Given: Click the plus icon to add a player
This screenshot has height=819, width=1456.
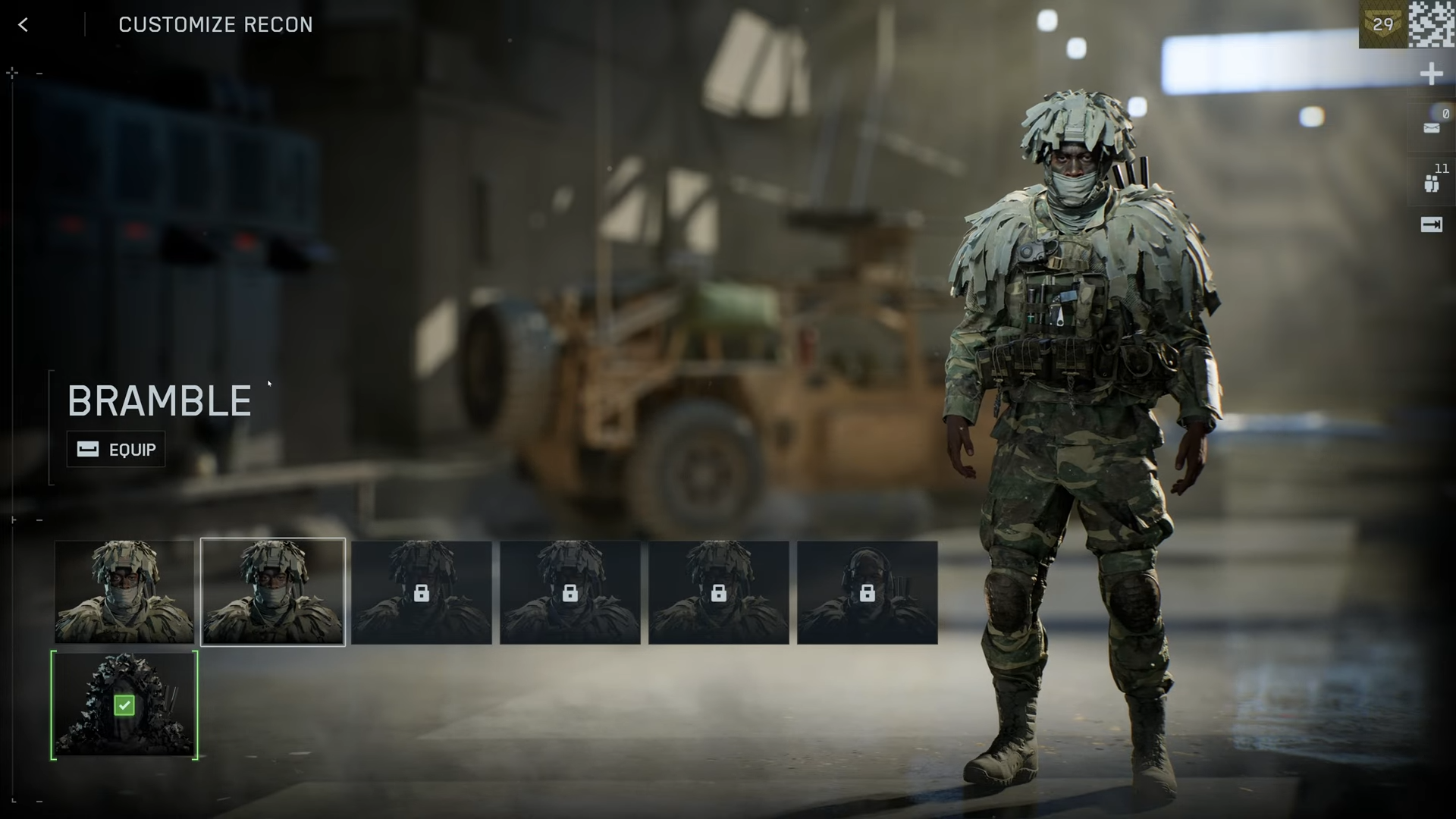Looking at the screenshot, I should (x=1431, y=74).
